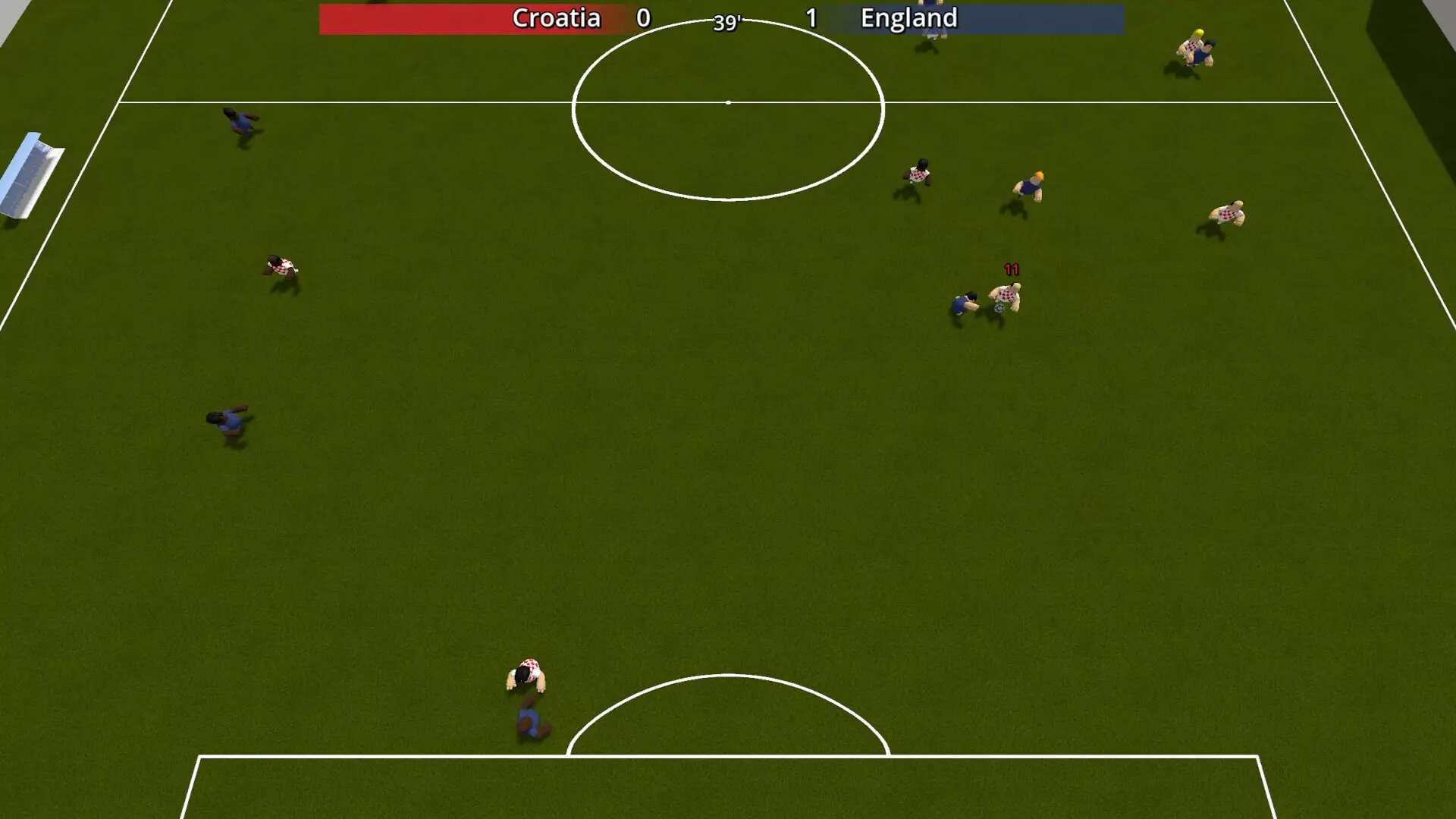Select Croatia player number 11 with the ball
This screenshot has height=819, width=1456.
click(x=1005, y=294)
